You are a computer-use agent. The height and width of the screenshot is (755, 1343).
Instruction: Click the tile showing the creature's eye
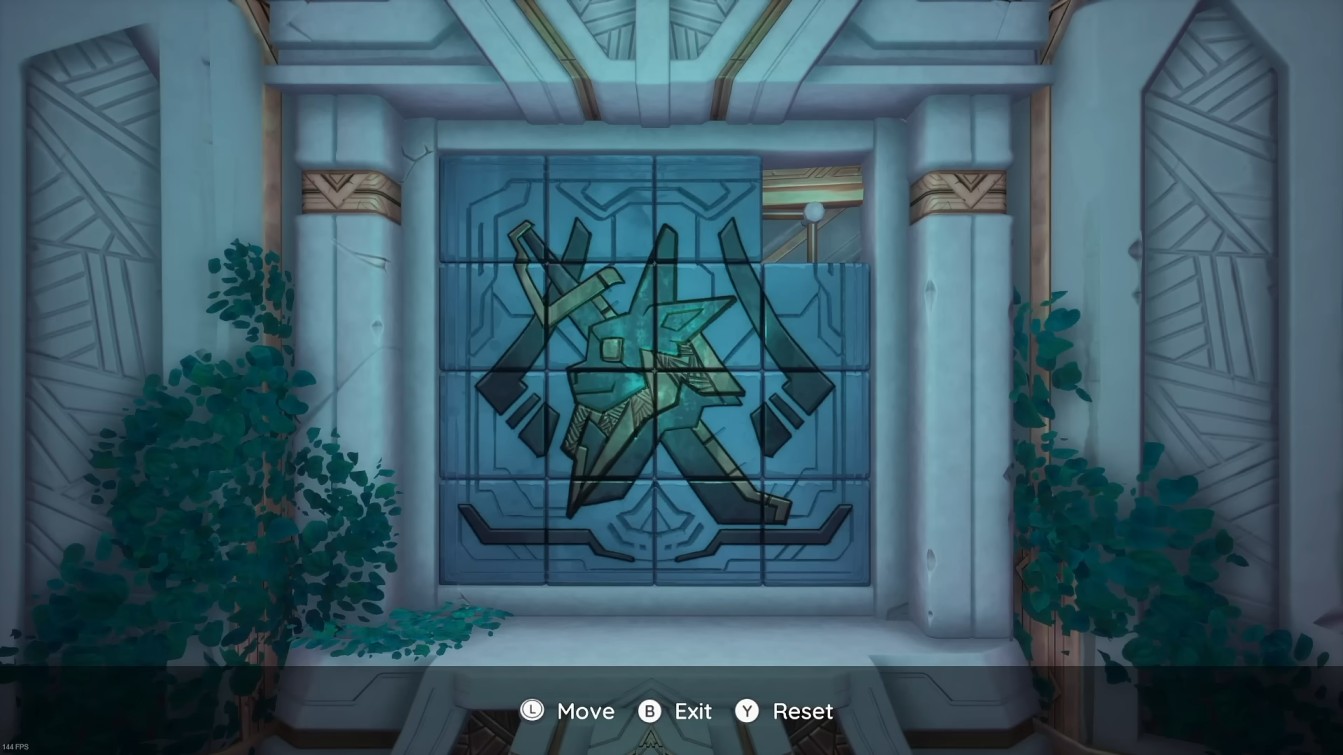[612, 349]
